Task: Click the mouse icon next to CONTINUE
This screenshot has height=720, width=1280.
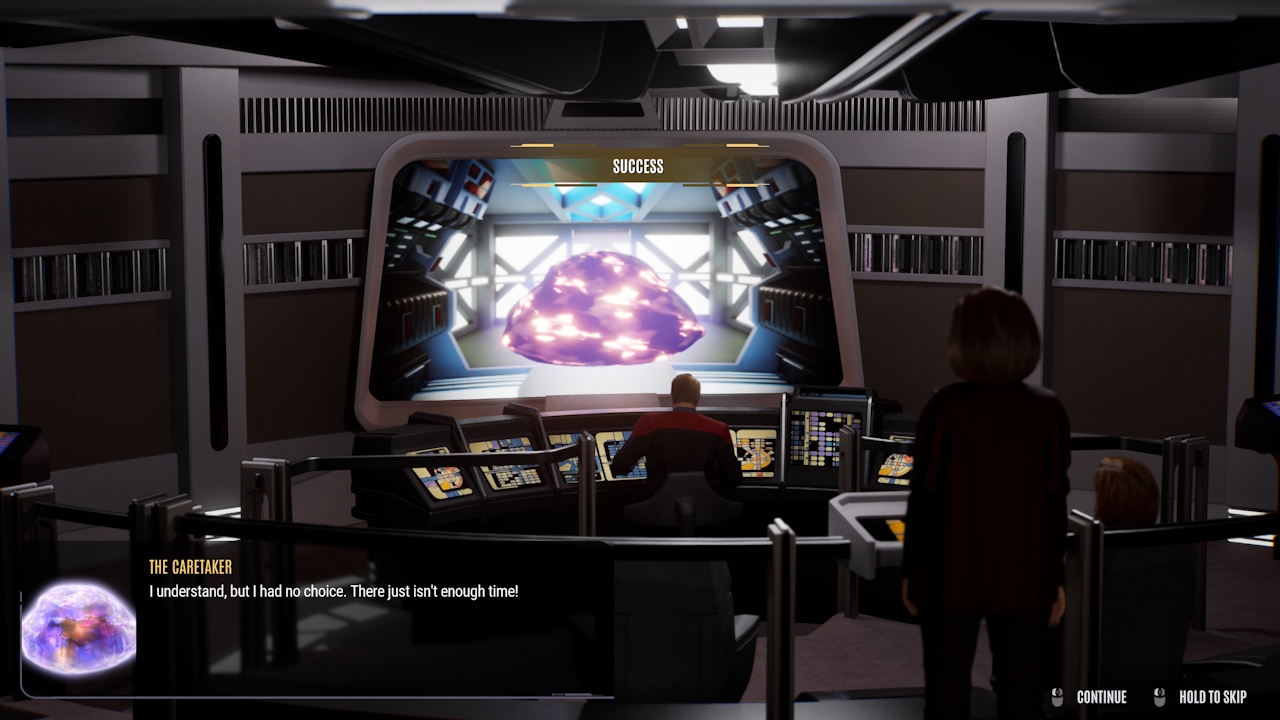Action: pos(1056,696)
